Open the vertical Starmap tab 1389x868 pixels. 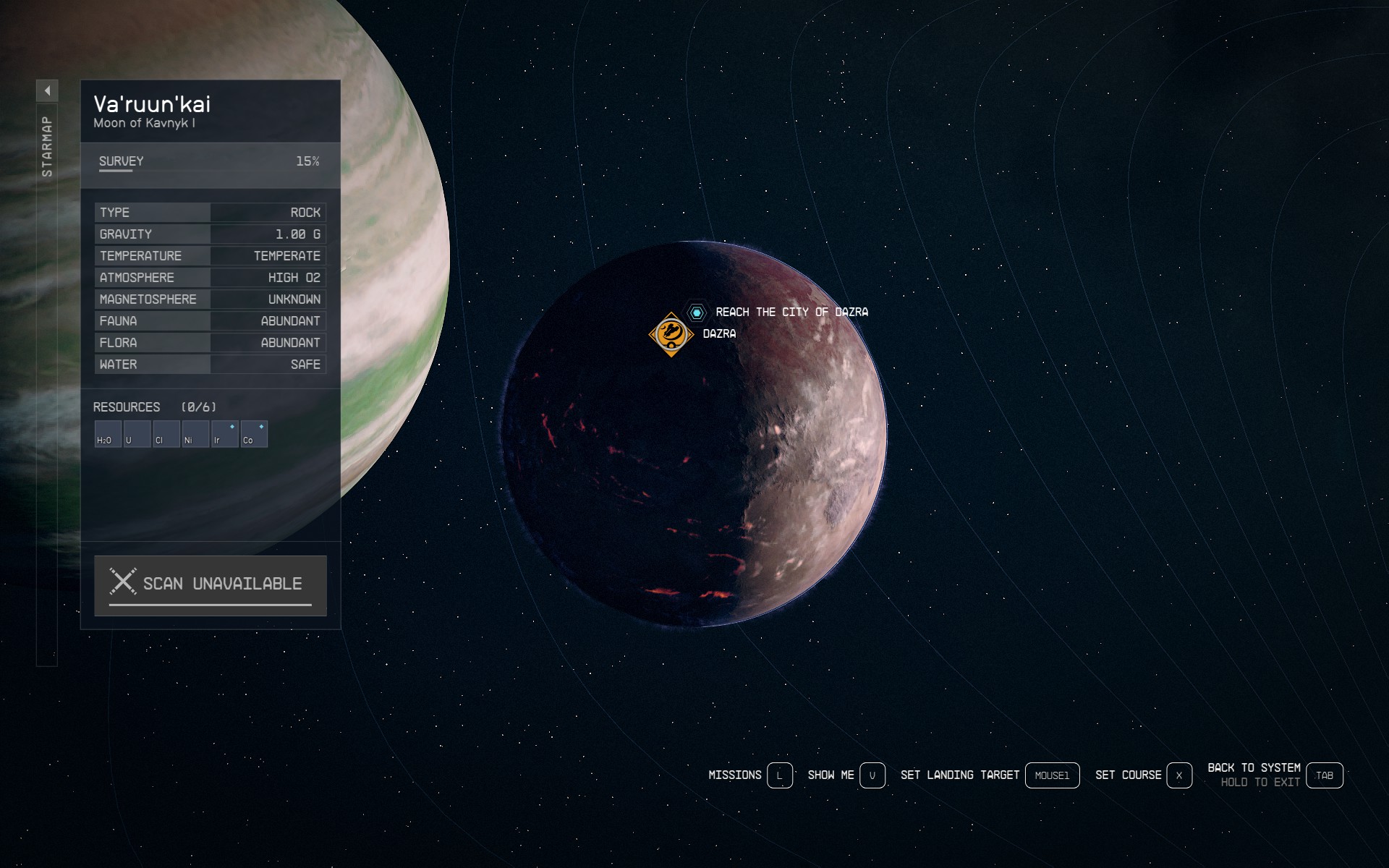pyautogui.click(x=47, y=146)
